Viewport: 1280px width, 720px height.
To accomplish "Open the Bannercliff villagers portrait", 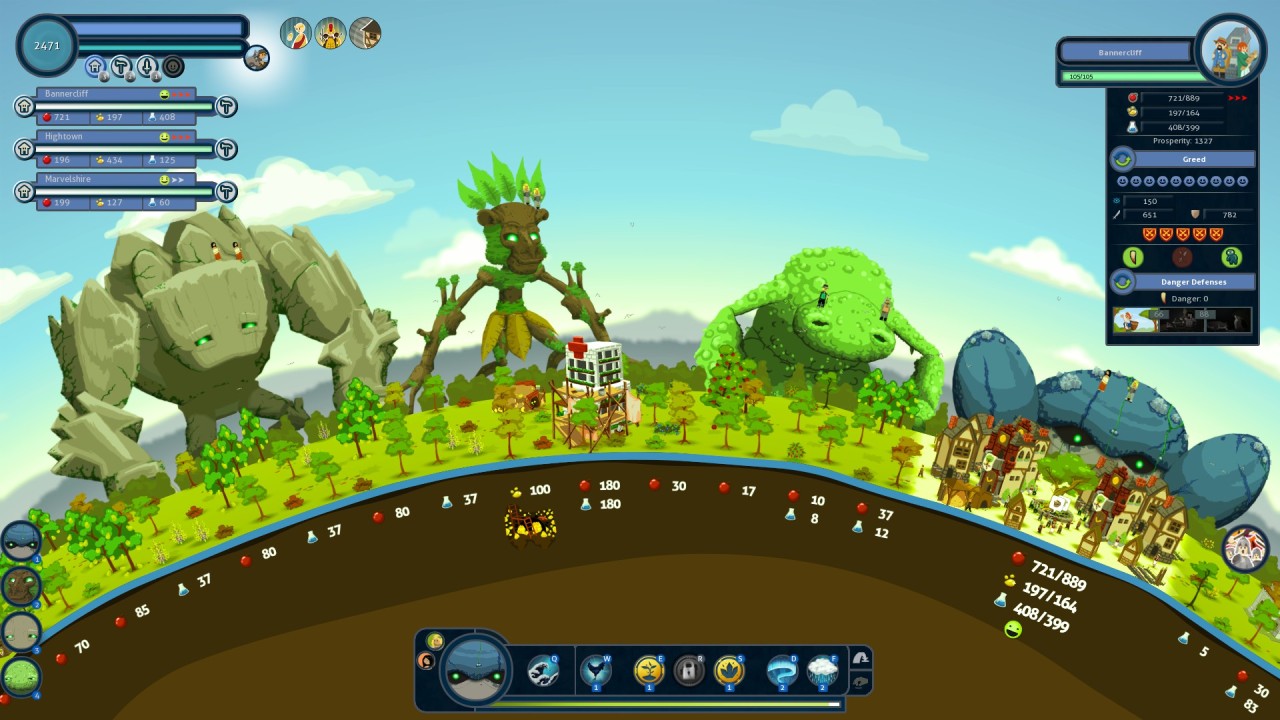I will 1231,50.
